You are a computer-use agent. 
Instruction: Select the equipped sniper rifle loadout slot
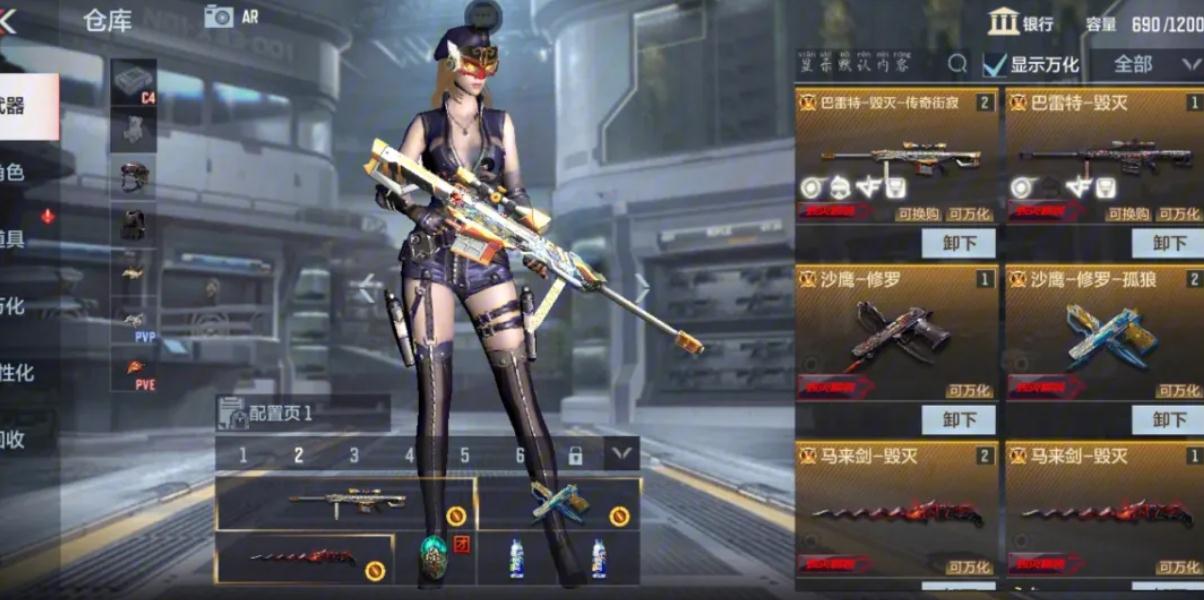pyautogui.click(x=345, y=503)
